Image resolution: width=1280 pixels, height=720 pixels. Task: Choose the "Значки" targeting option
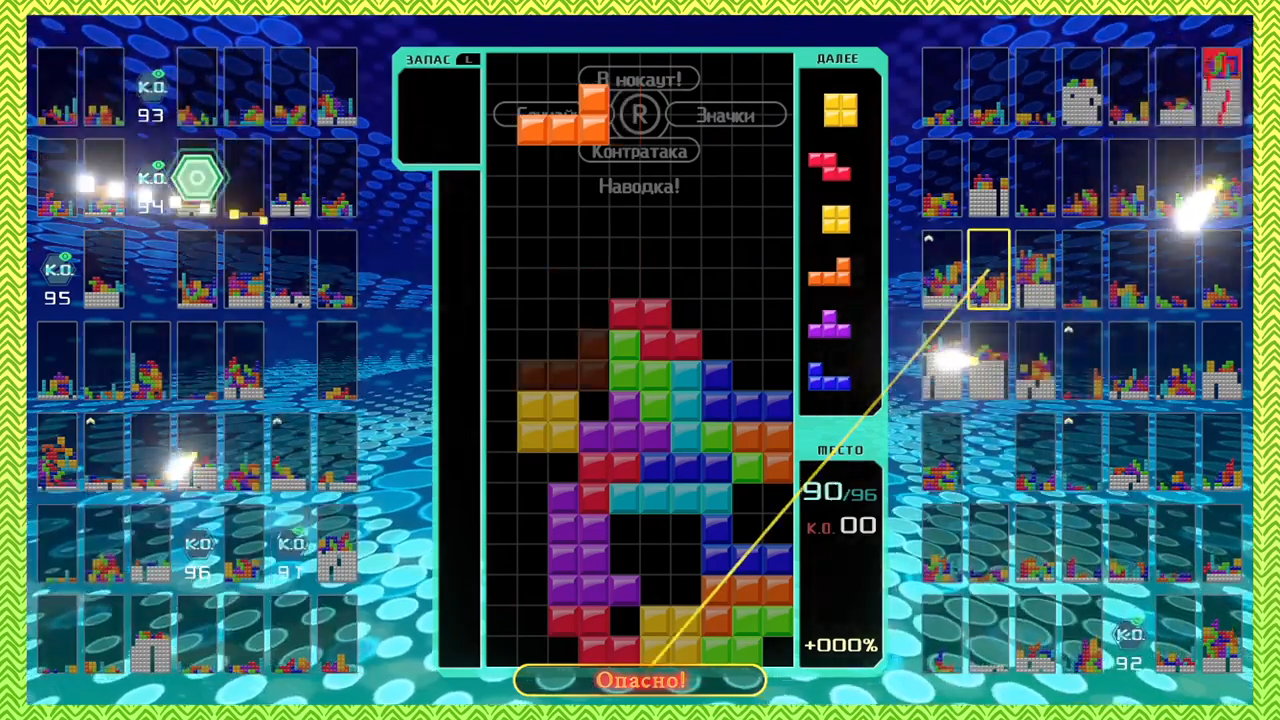coord(725,116)
